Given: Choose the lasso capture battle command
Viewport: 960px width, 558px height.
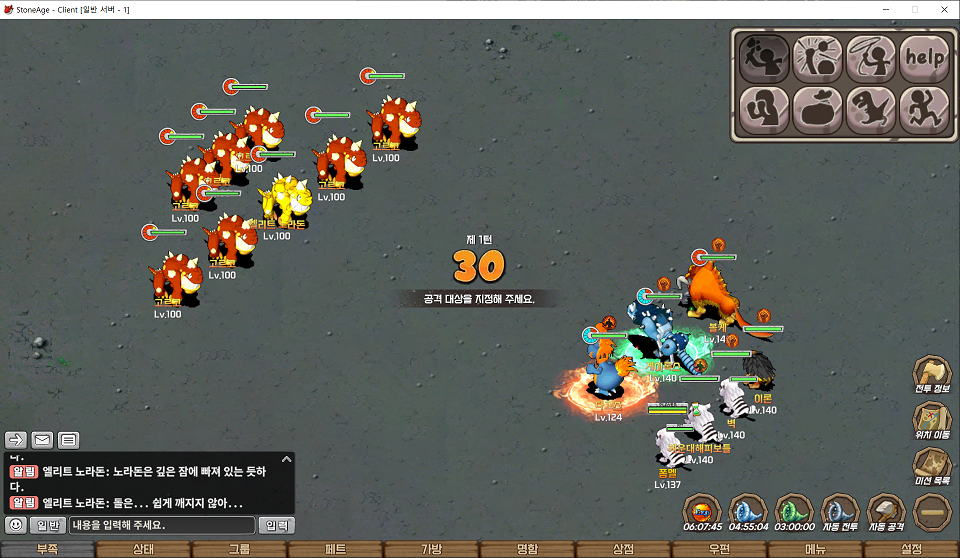Looking at the screenshot, I should 871,58.
